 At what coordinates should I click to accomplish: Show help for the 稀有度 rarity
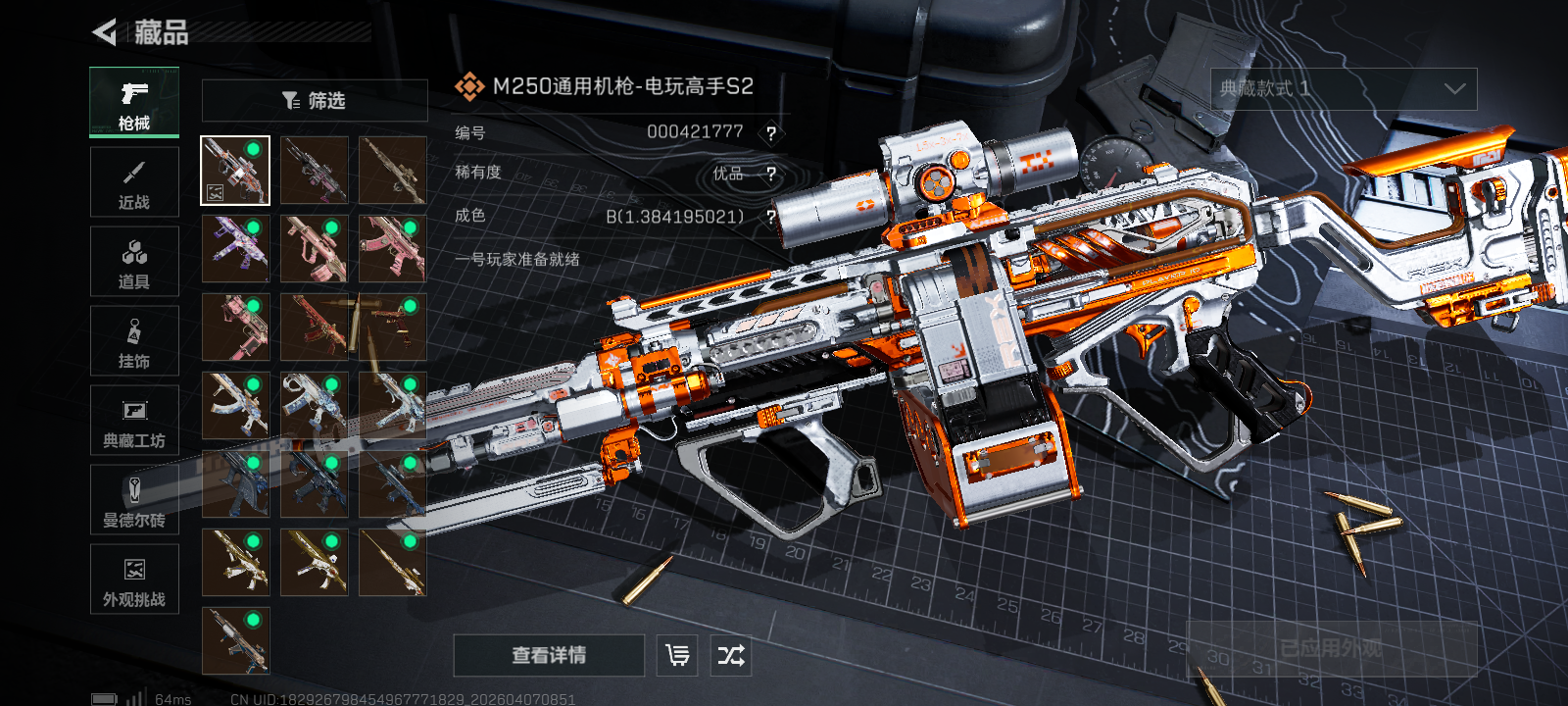[x=771, y=175]
